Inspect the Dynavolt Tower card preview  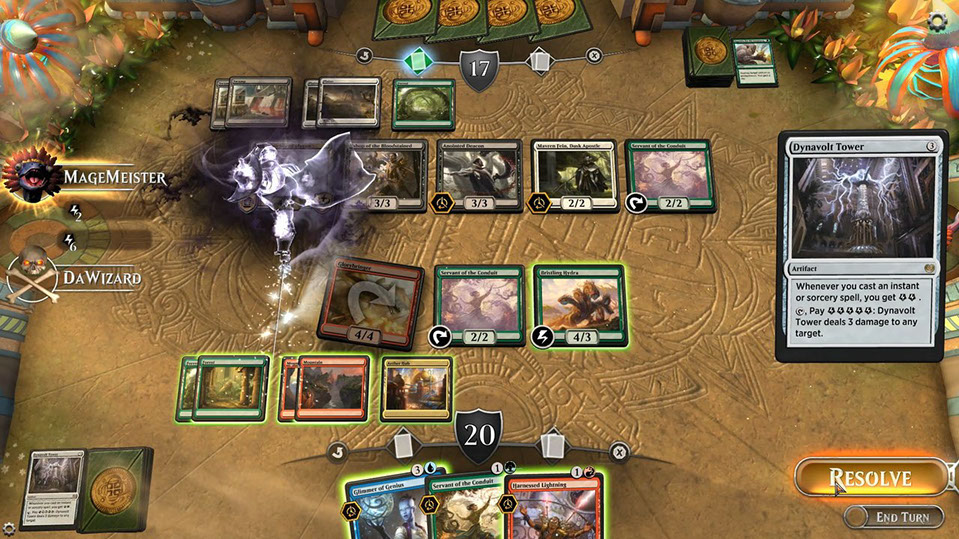[x=861, y=245]
